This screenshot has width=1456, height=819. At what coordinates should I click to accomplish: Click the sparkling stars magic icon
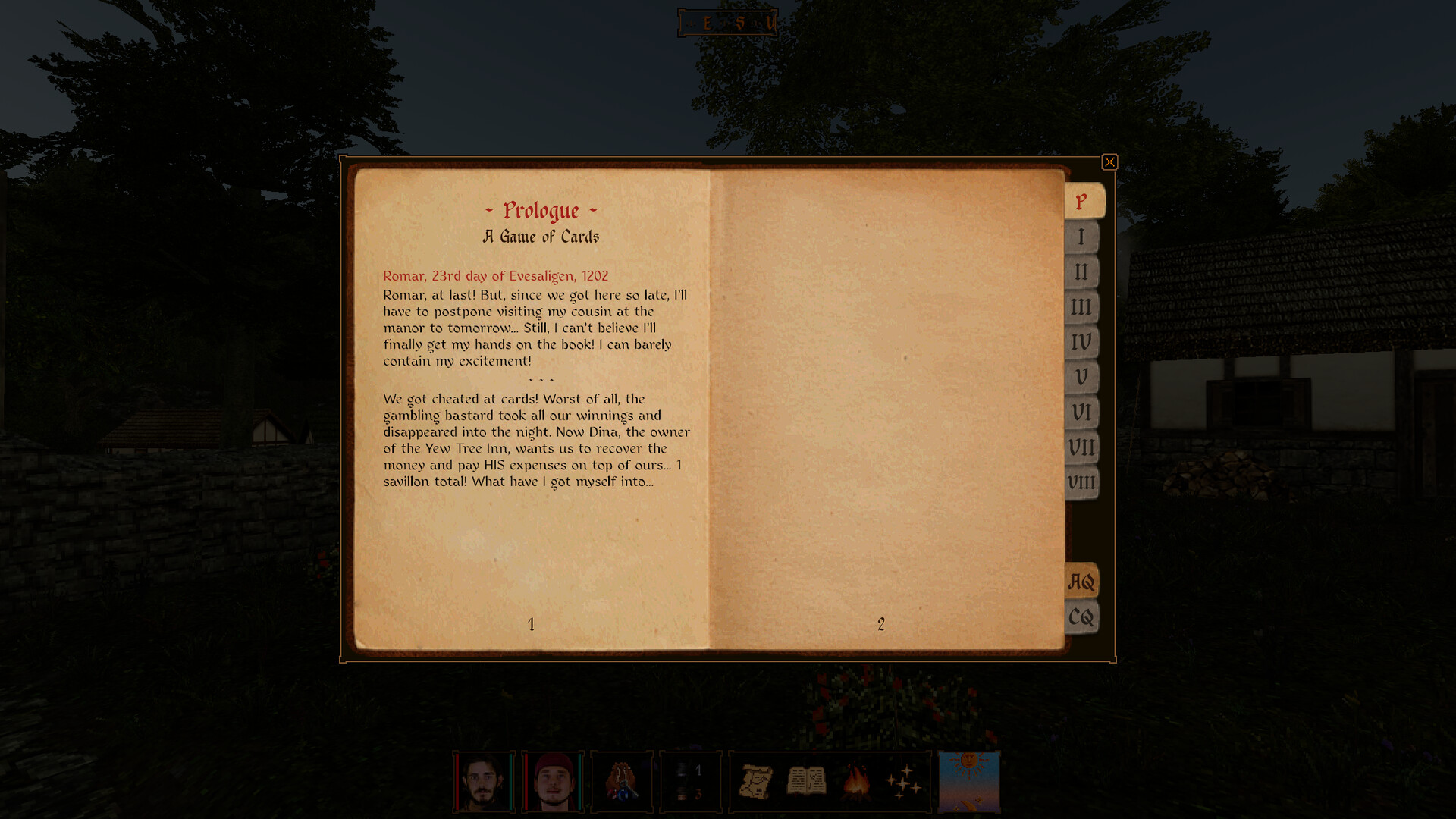point(902,781)
